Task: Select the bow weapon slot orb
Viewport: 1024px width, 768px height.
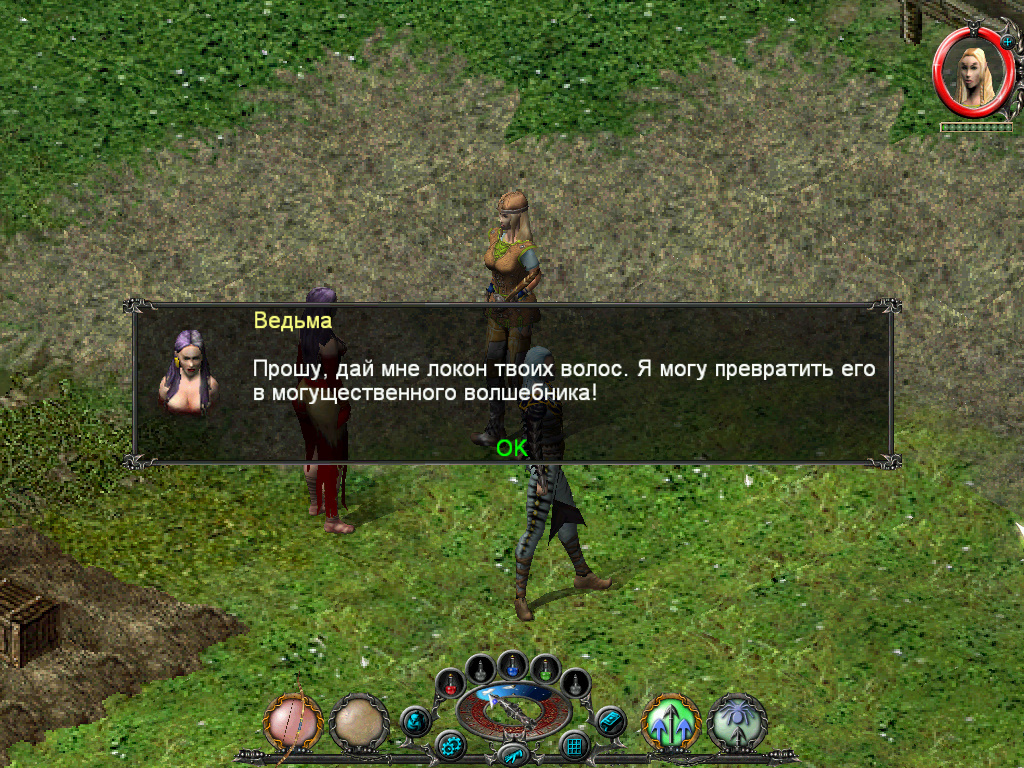Action: pos(294,721)
